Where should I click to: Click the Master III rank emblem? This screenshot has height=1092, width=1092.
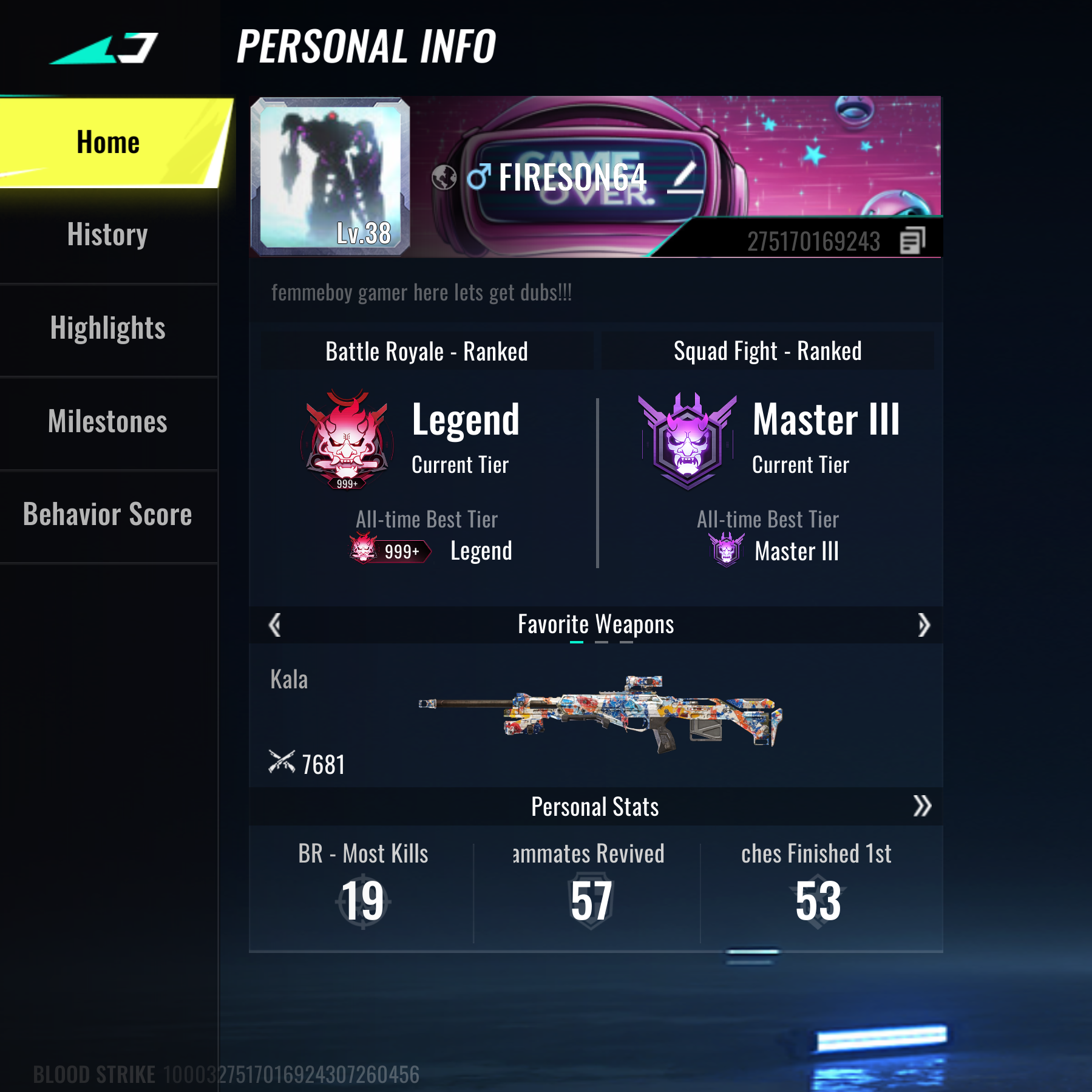click(x=687, y=441)
